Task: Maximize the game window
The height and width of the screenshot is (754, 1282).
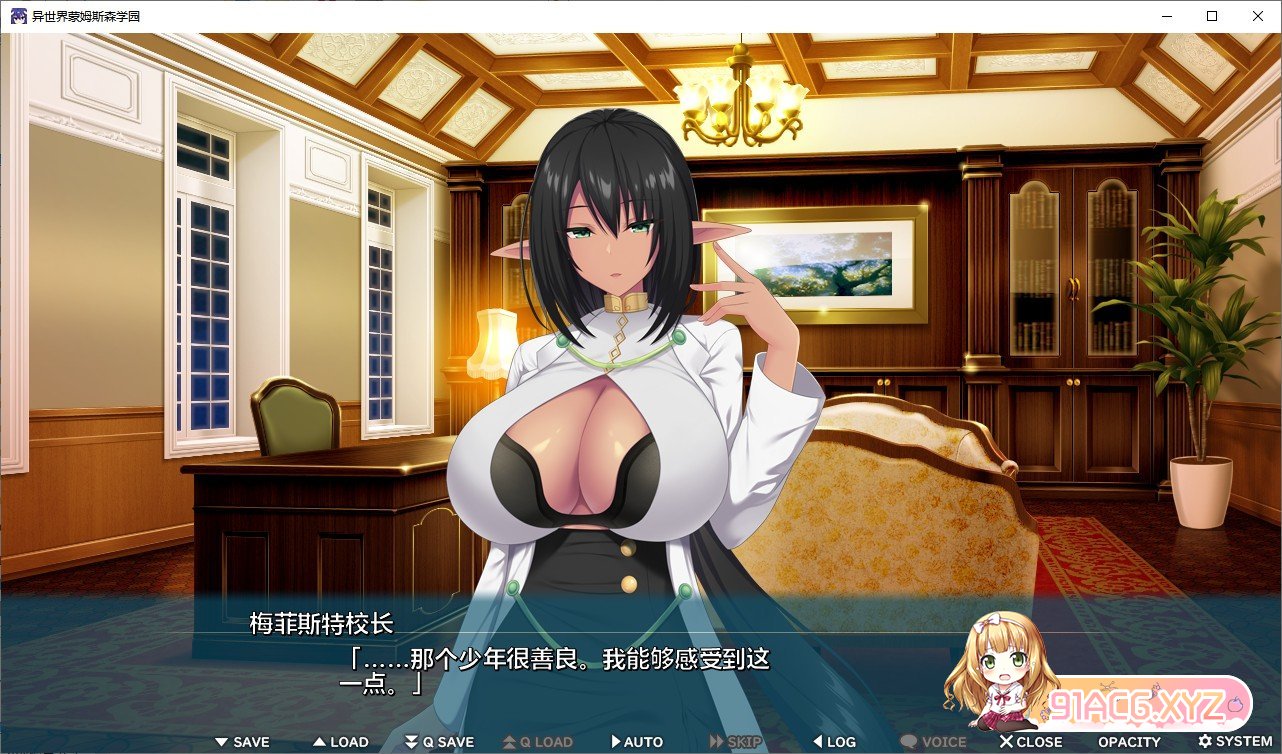Action: pyautogui.click(x=1212, y=16)
